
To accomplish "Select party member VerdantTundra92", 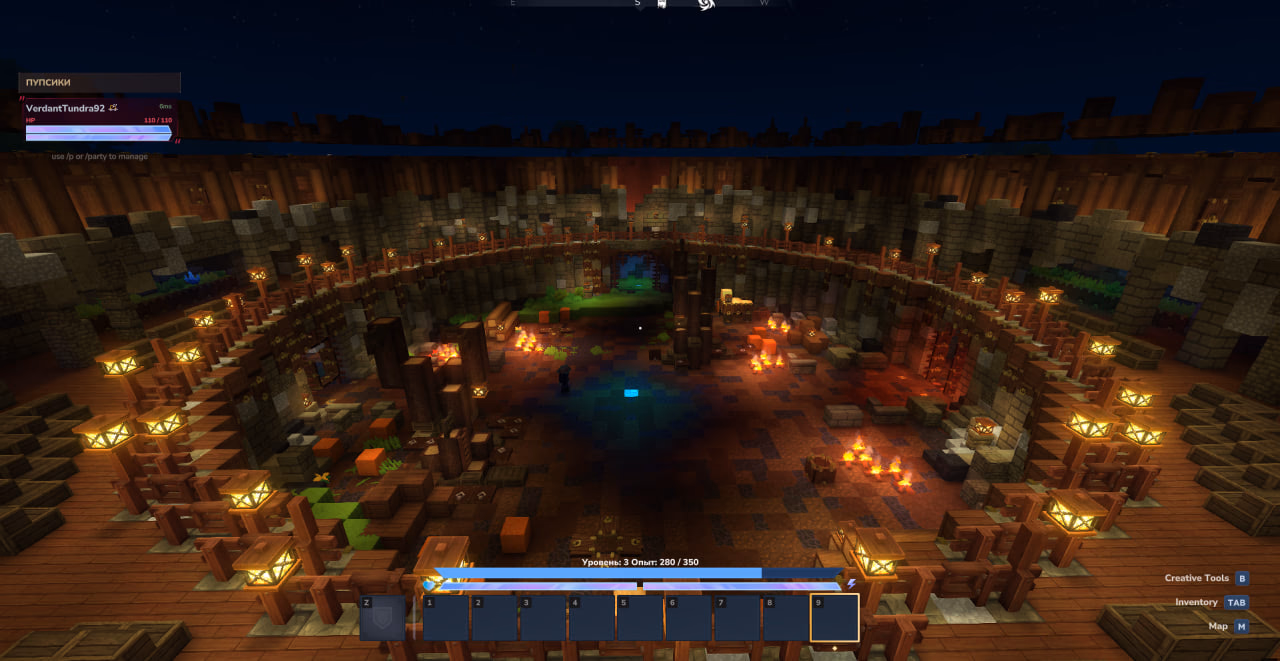I will tap(66, 108).
